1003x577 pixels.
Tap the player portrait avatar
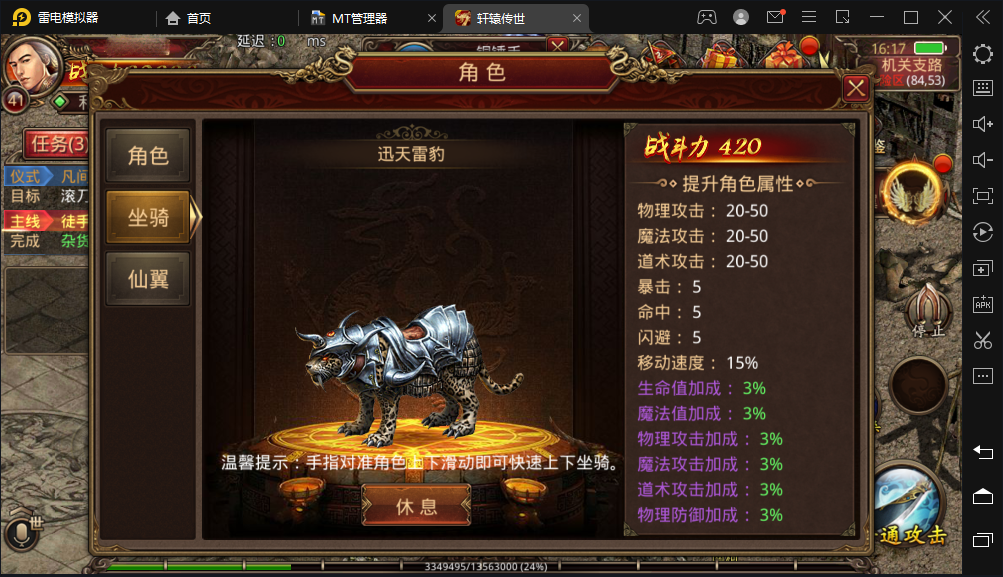click(32, 64)
